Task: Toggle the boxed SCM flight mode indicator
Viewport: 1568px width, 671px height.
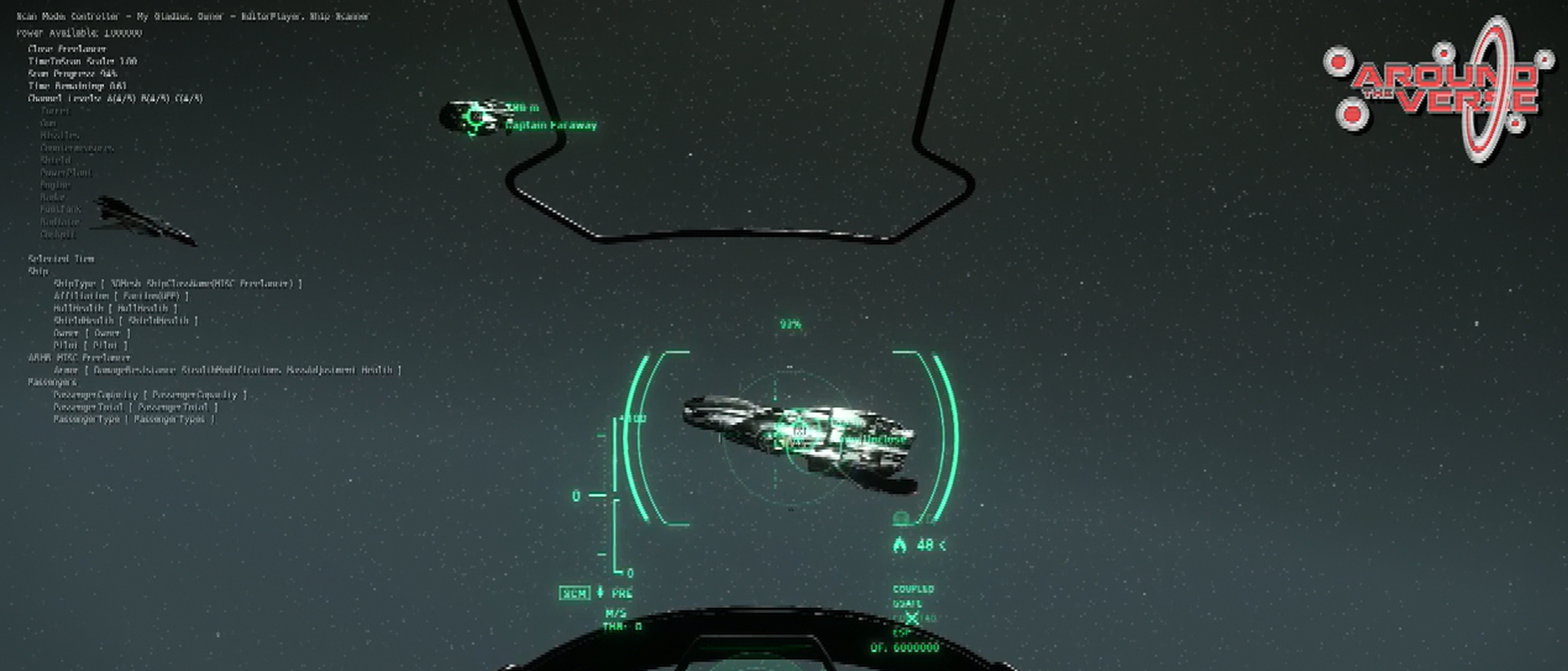Action: point(574,594)
